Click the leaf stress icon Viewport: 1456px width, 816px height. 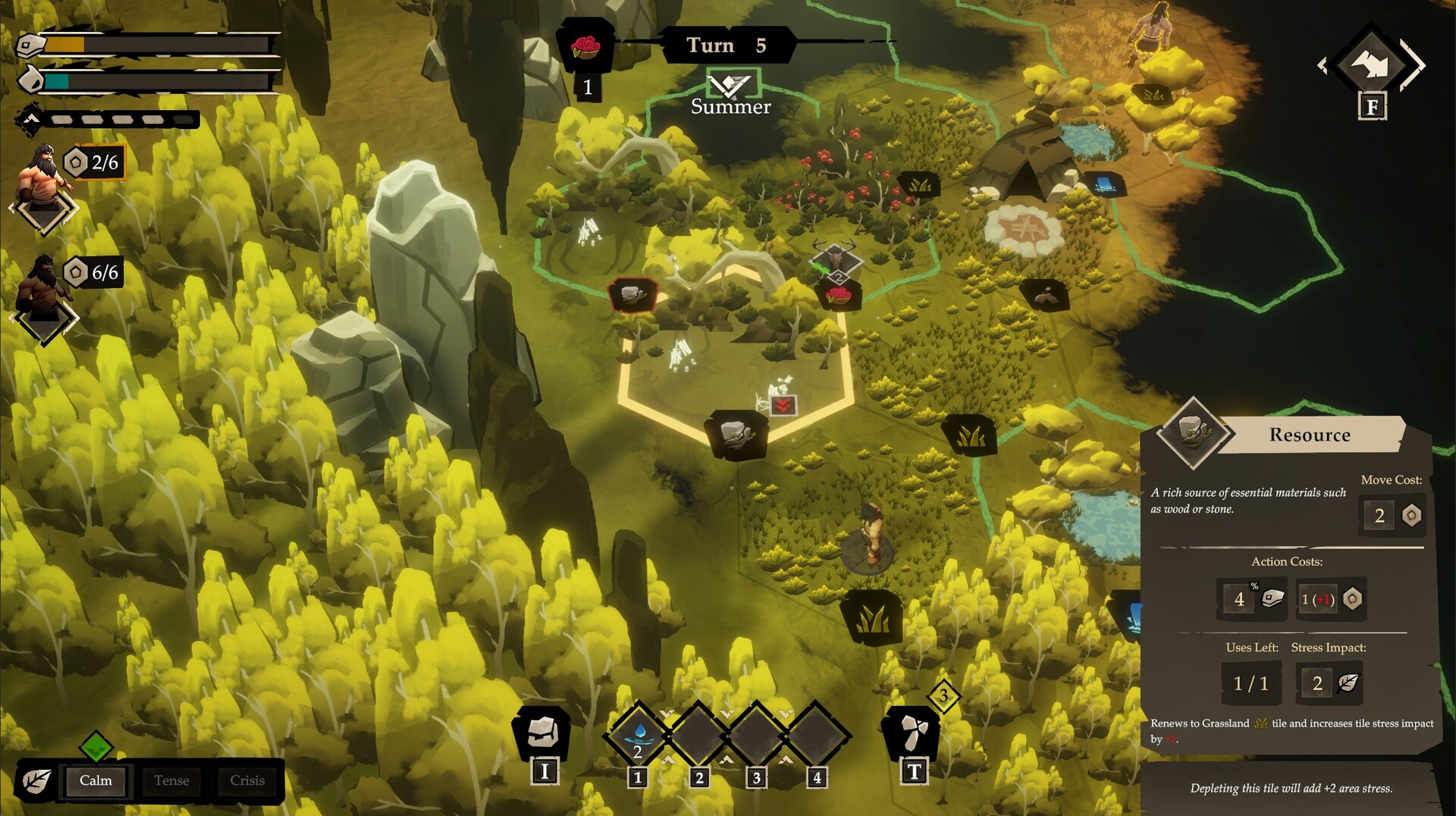(36, 780)
